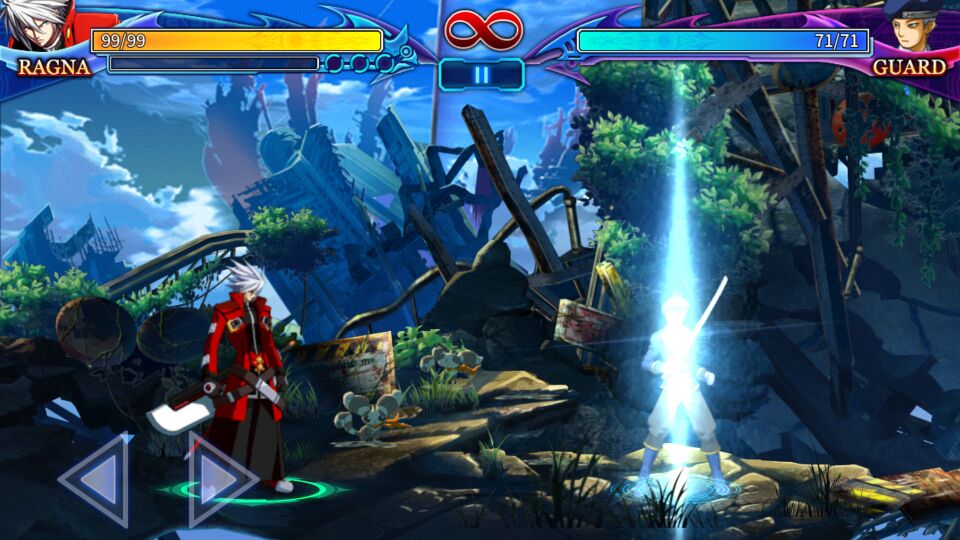Tap the left movement arrow
The width and height of the screenshot is (960, 540).
(x=98, y=481)
